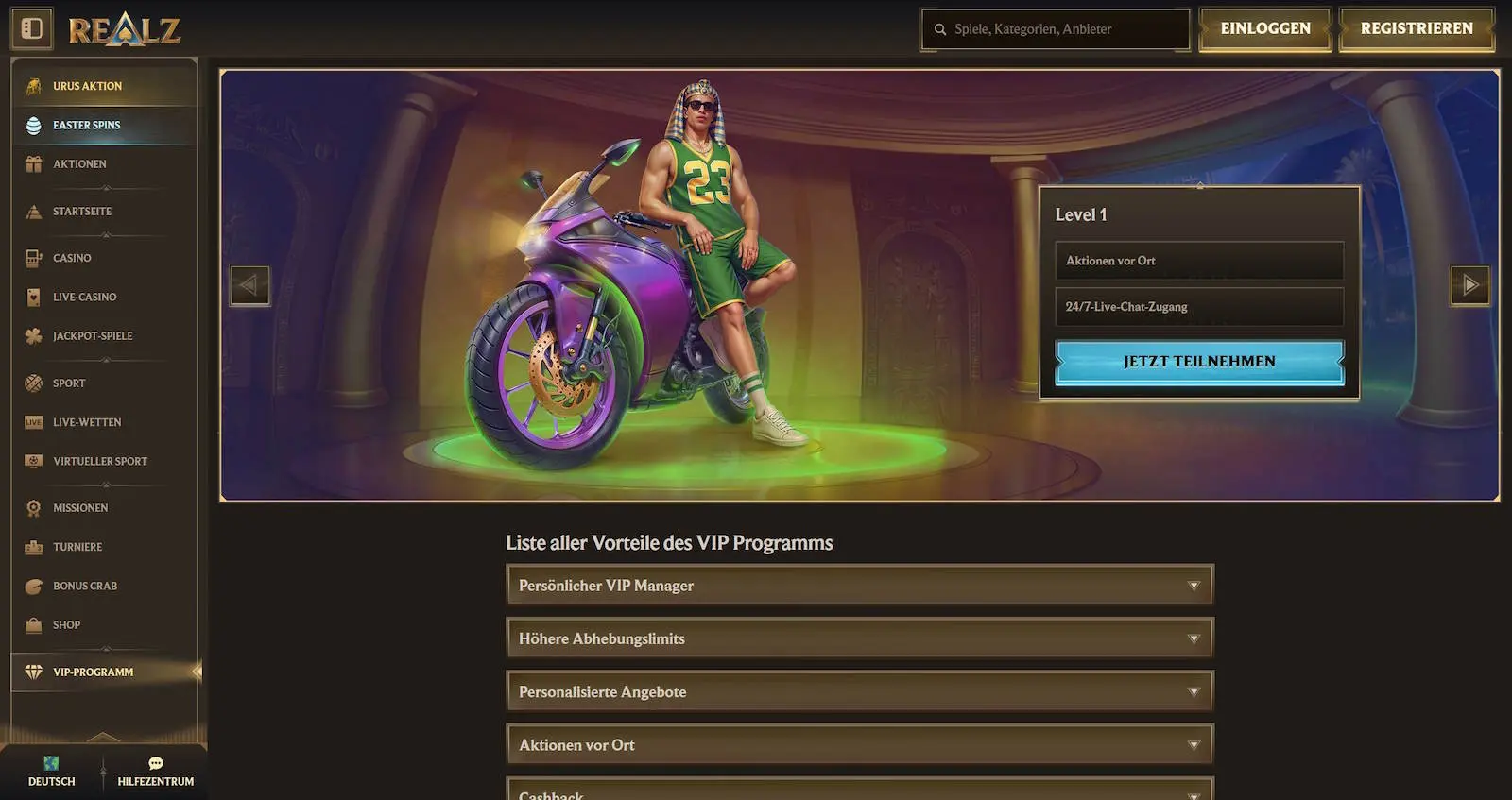
Task: Open the Live-Casino section
Action: pos(84,297)
